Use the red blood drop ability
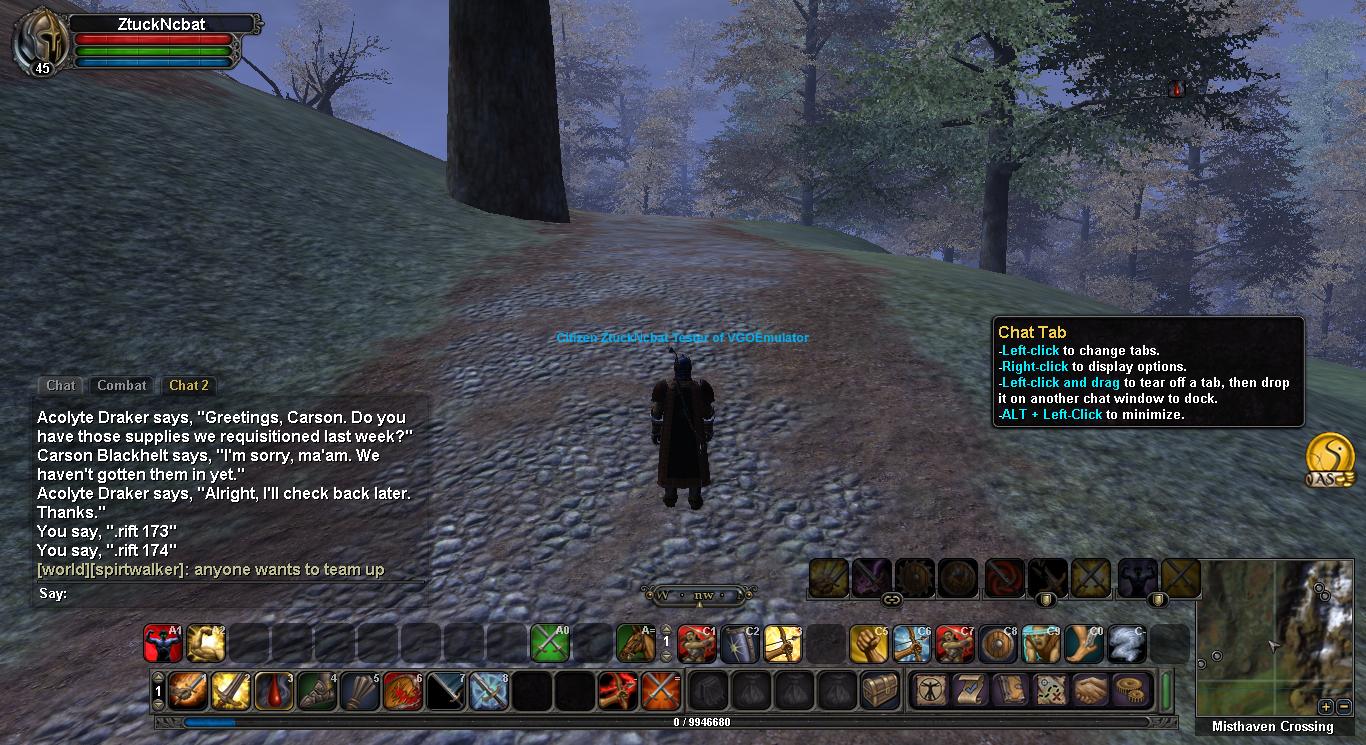This screenshot has height=745, width=1366. tap(273, 690)
